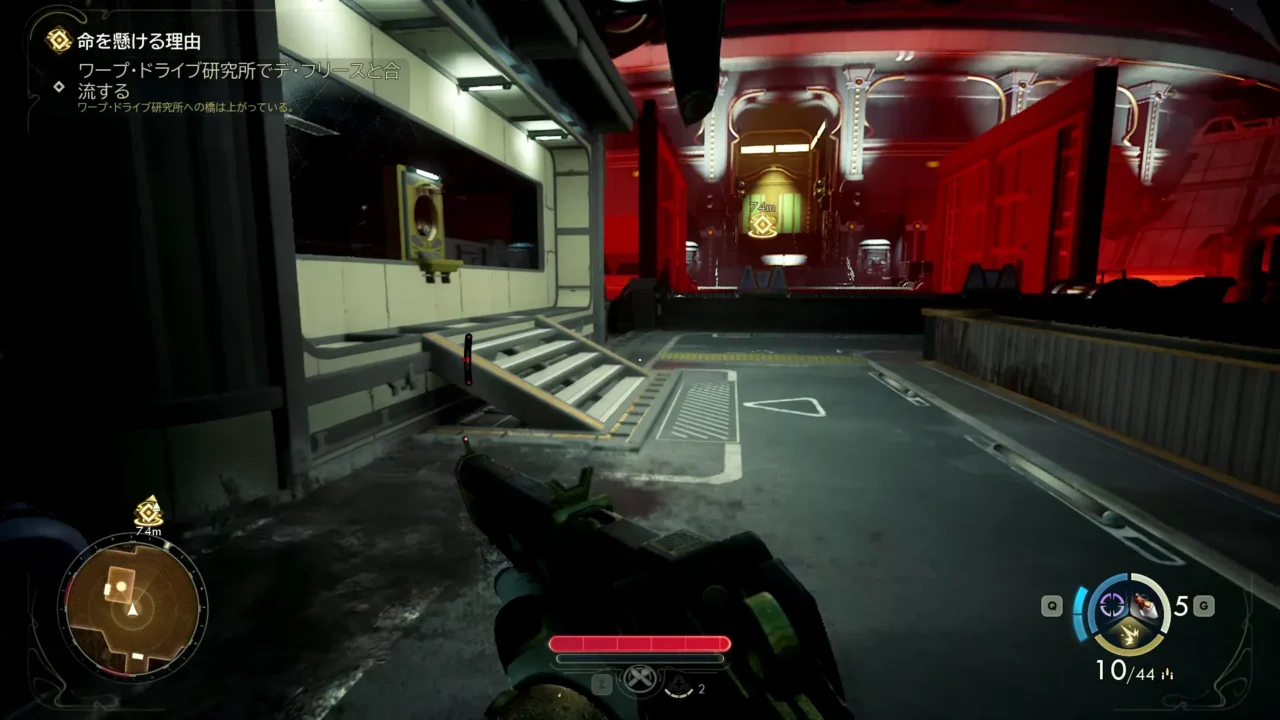Open the 命を懸ける理由 quest tracker title
This screenshot has height=720, width=1280.
138,41
